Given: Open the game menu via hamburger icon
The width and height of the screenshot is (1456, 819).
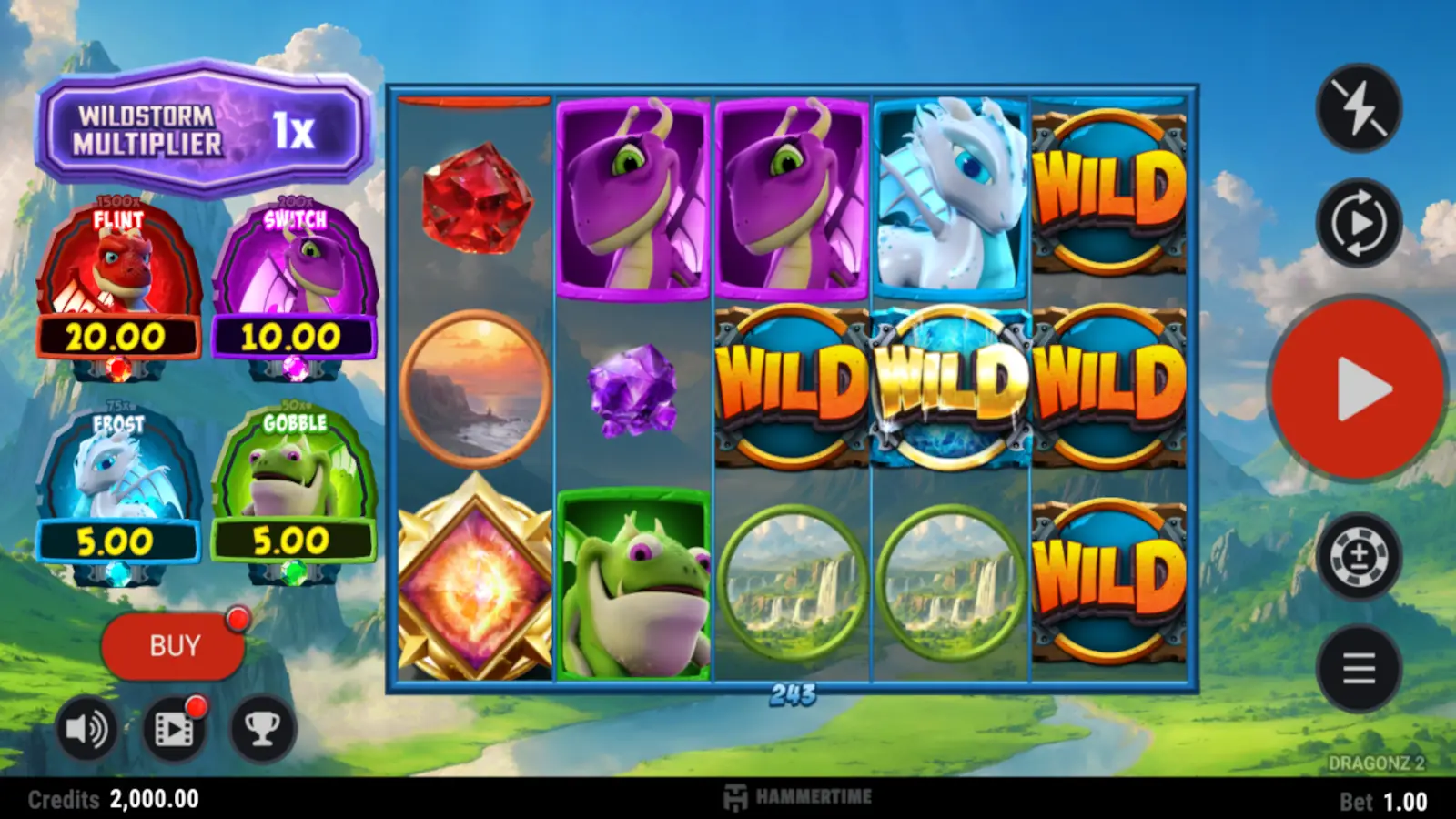Looking at the screenshot, I should pyautogui.click(x=1358, y=668).
